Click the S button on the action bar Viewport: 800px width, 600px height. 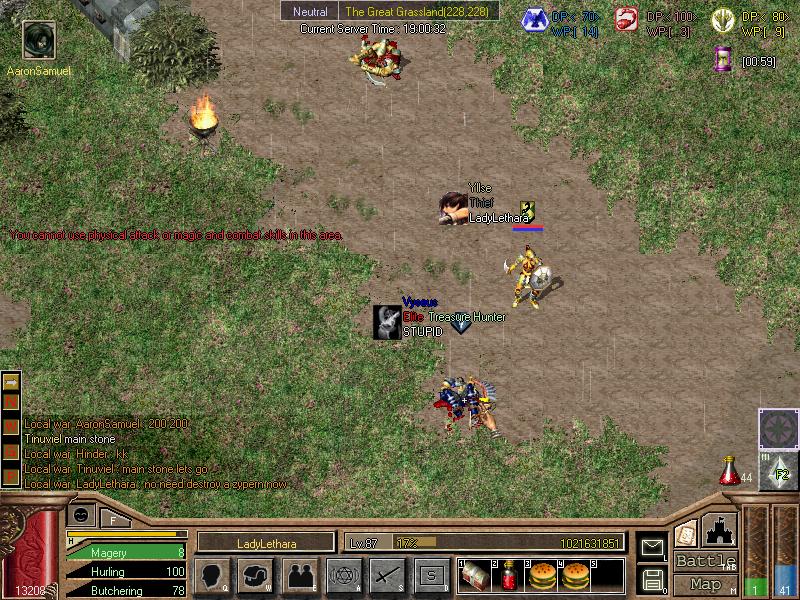pos(432,576)
